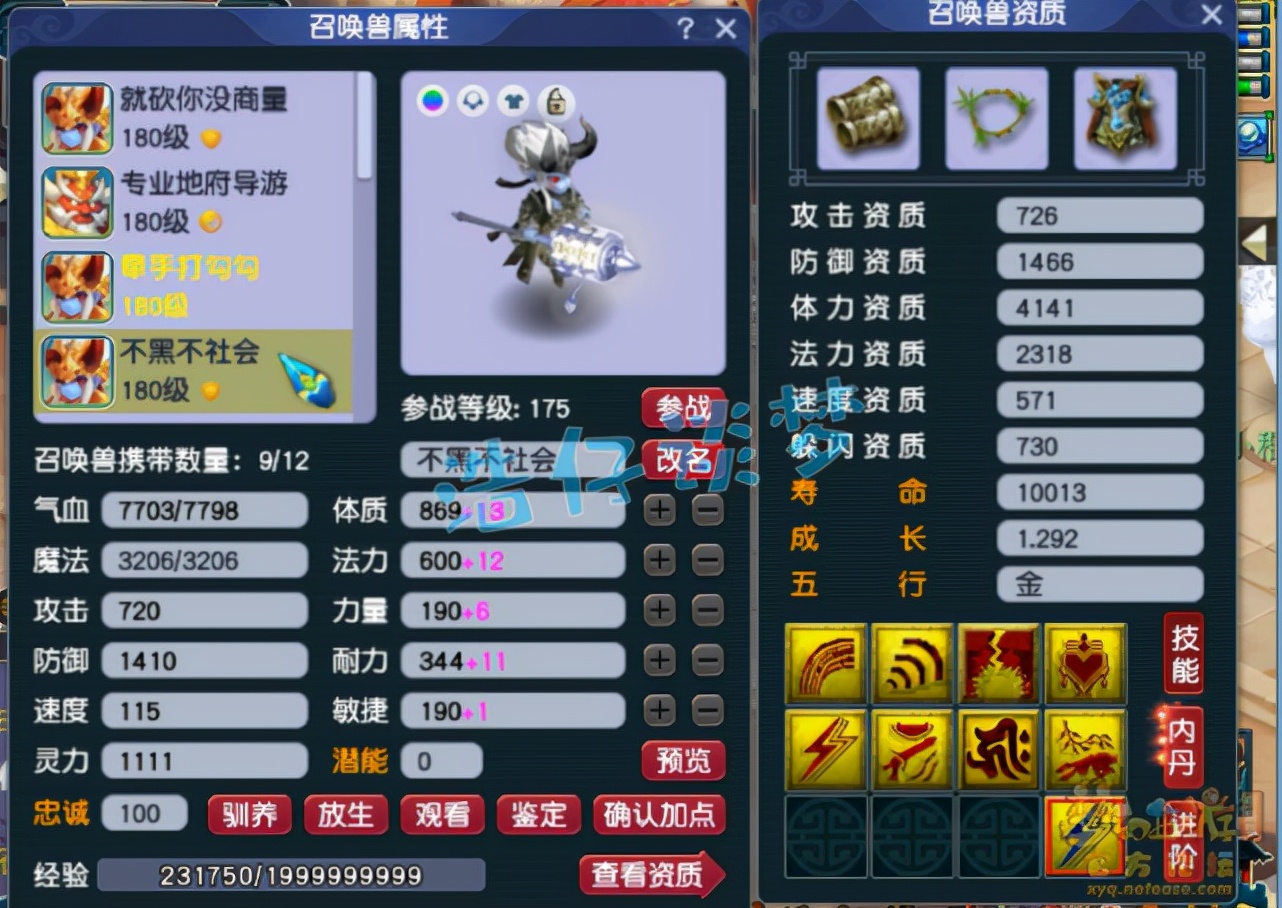Select the lightning bolt skill icon

(x=825, y=748)
